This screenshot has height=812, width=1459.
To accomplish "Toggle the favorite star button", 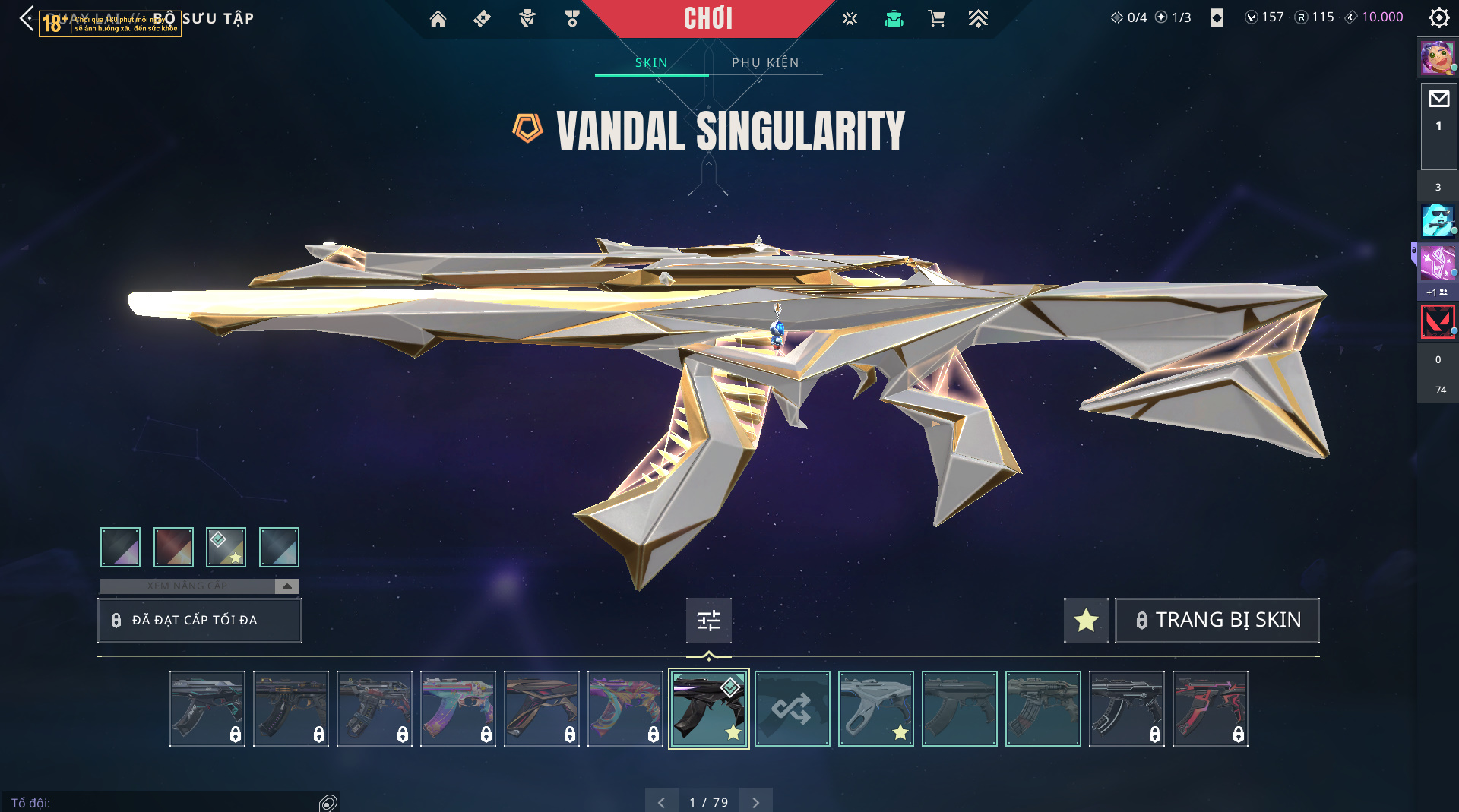I will (1086, 620).
